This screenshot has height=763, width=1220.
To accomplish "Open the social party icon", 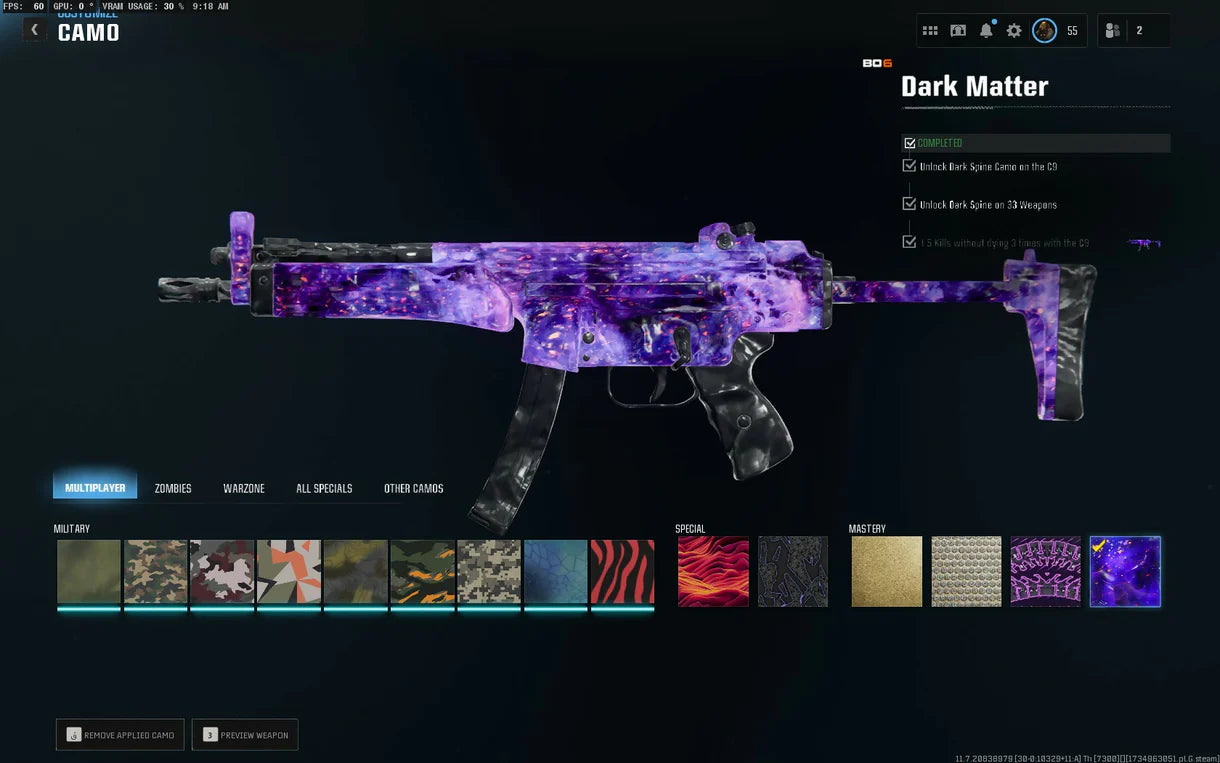I will coord(1112,31).
